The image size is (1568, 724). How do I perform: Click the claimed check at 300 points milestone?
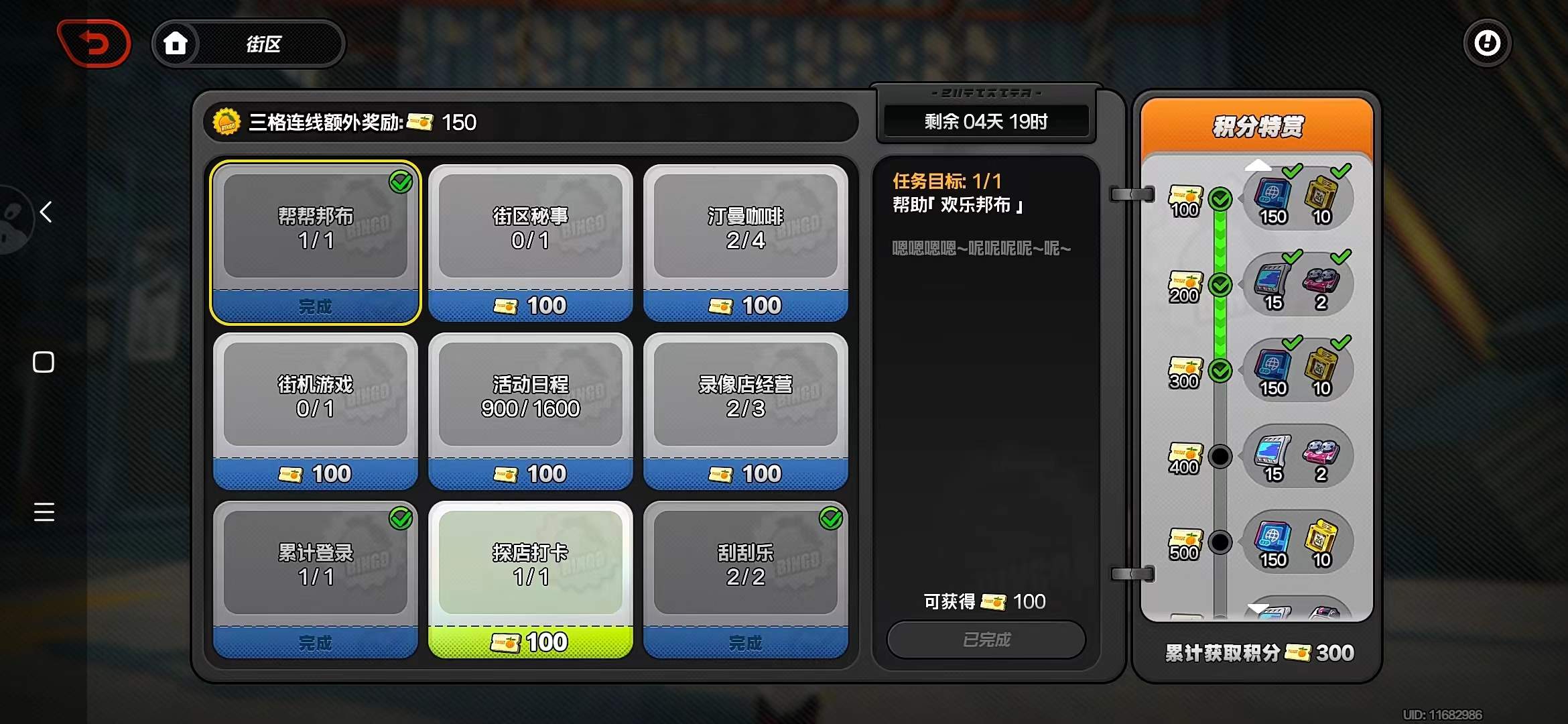pos(1220,369)
